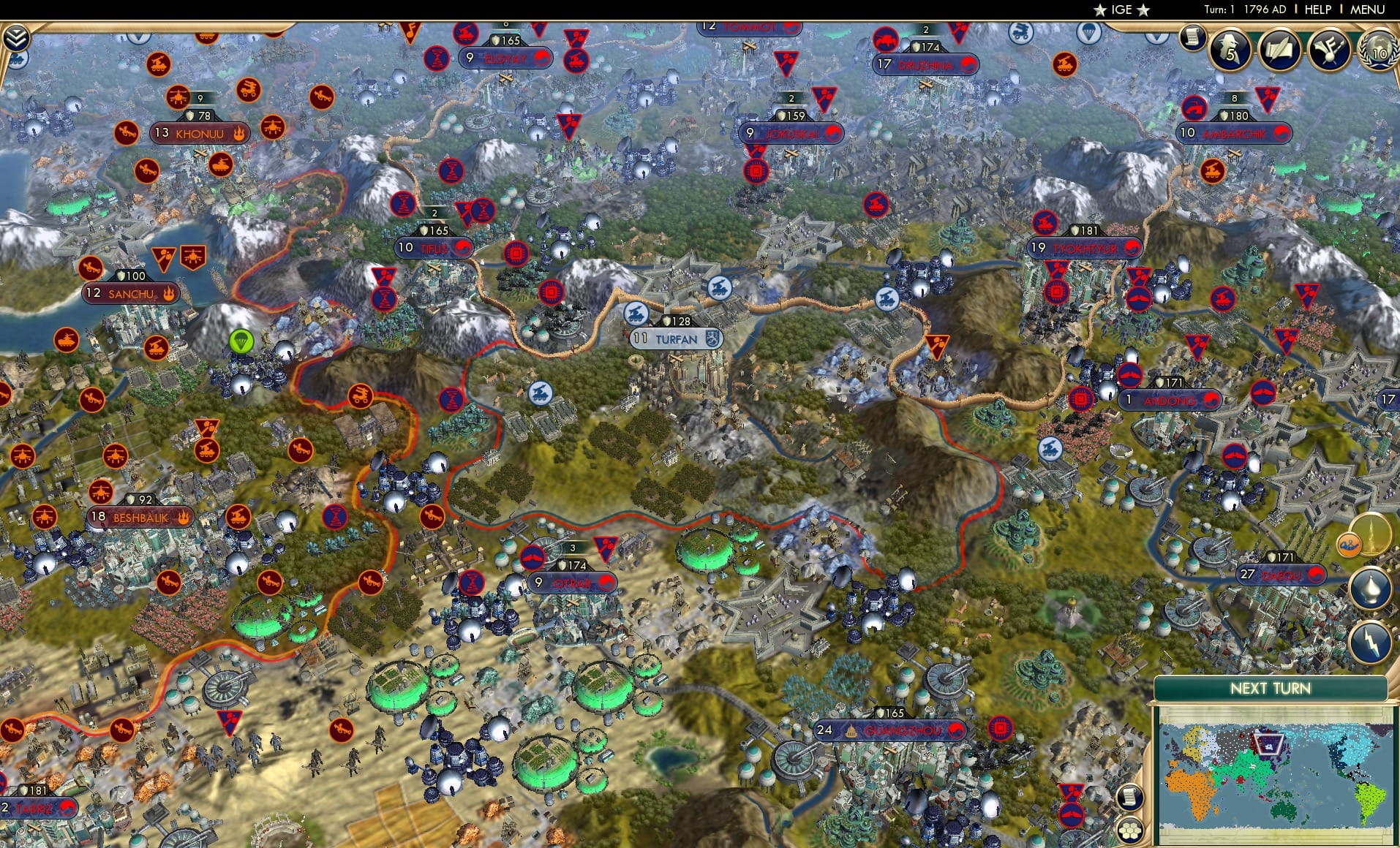Click the lightning bolt icon beside the minimap
1400x848 pixels.
[1369, 642]
